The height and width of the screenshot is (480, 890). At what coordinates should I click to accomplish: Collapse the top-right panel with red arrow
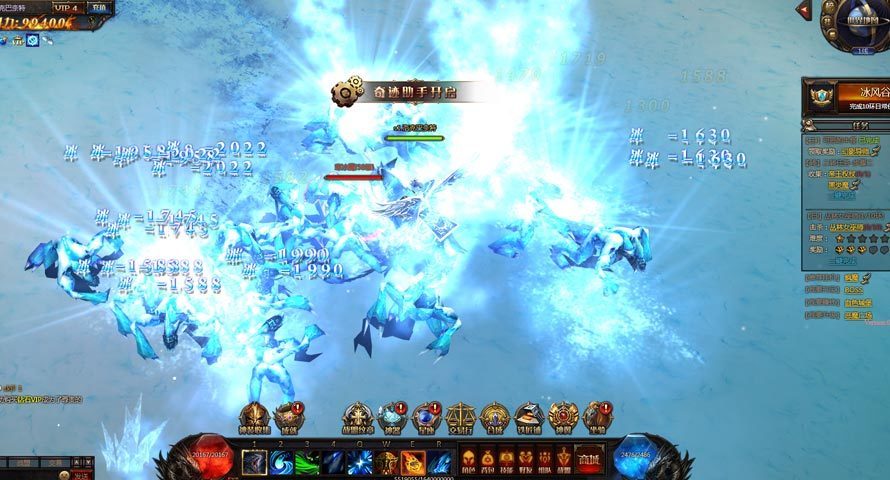pos(803,9)
